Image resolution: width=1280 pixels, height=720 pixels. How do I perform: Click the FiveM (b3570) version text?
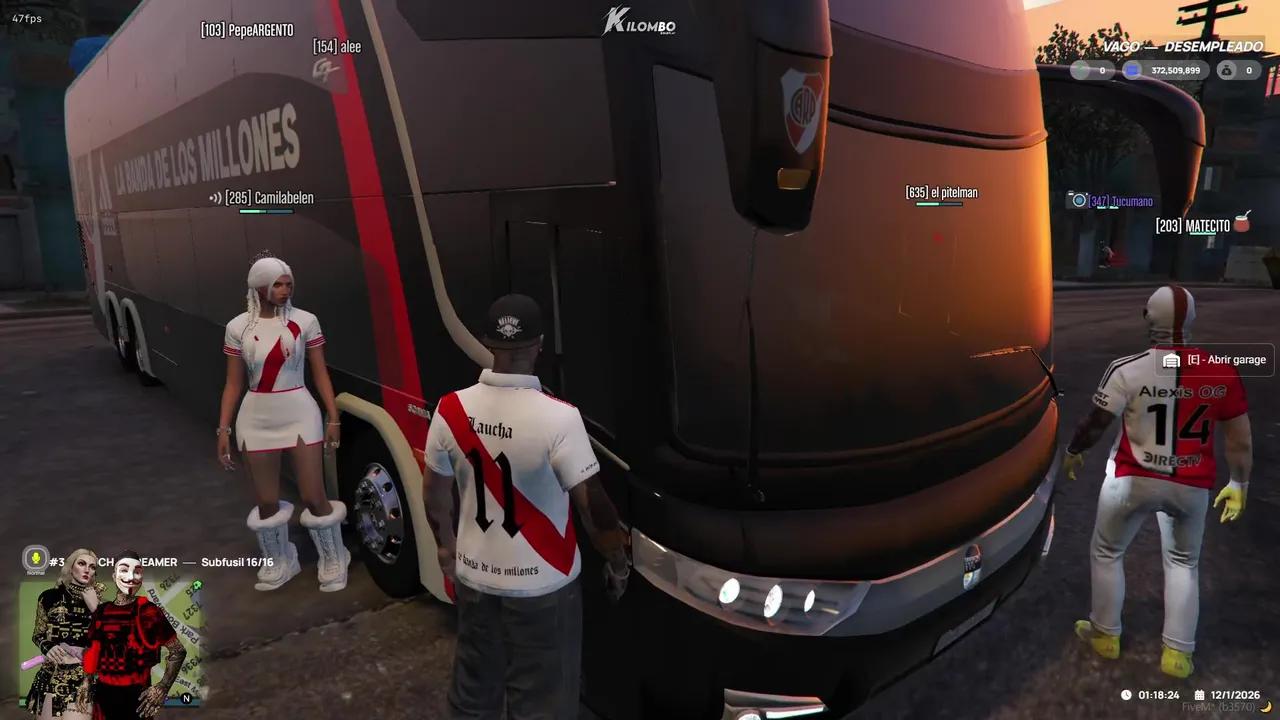(1219, 706)
